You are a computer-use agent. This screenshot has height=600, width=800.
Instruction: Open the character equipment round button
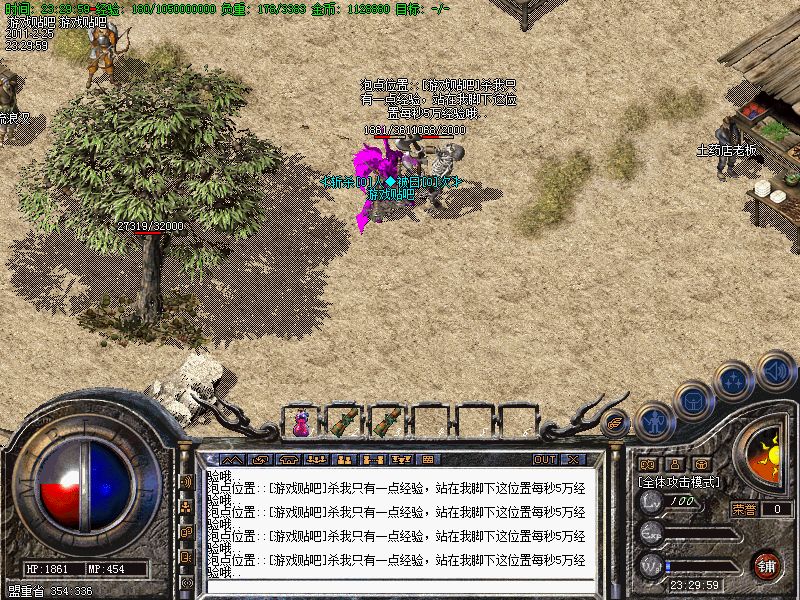tap(654, 420)
